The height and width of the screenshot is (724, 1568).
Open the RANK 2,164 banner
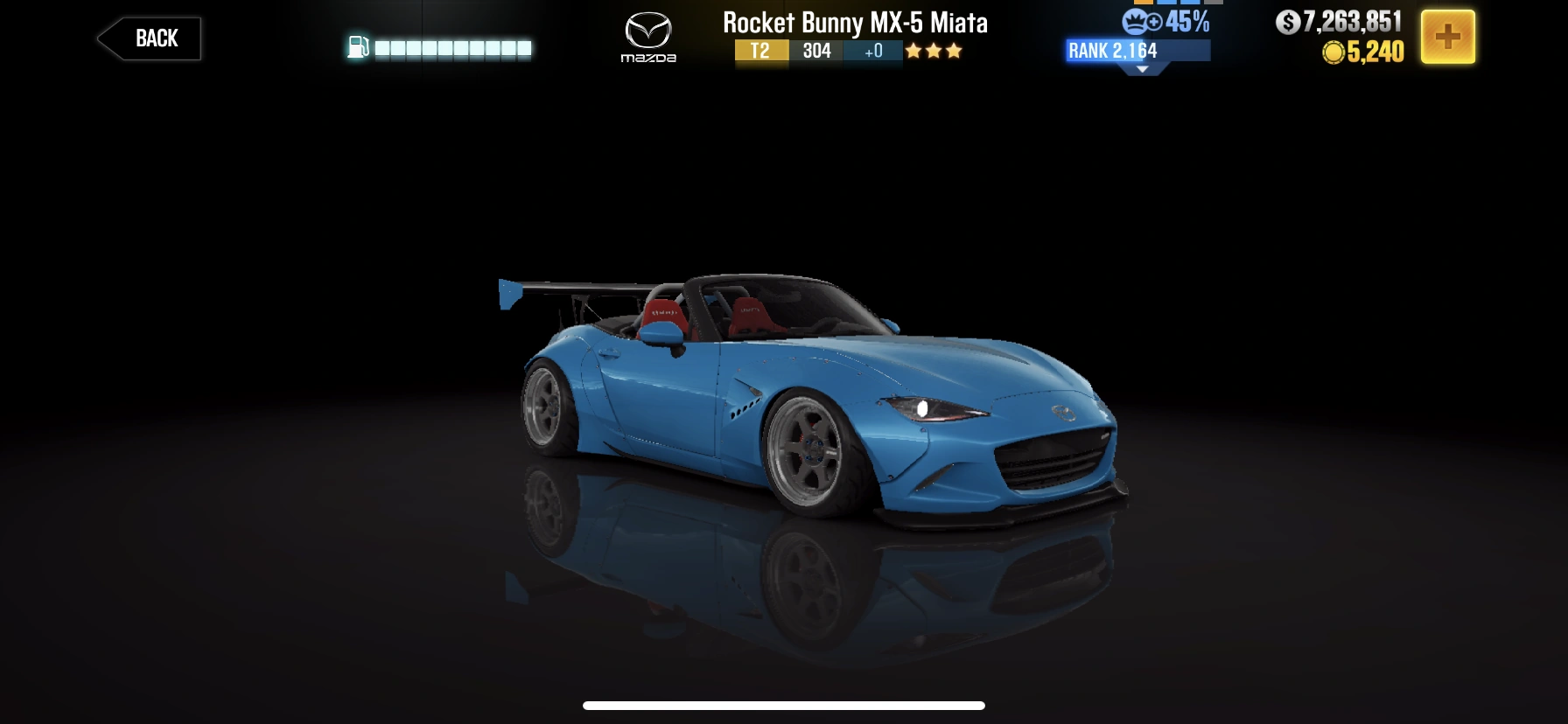1114,51
